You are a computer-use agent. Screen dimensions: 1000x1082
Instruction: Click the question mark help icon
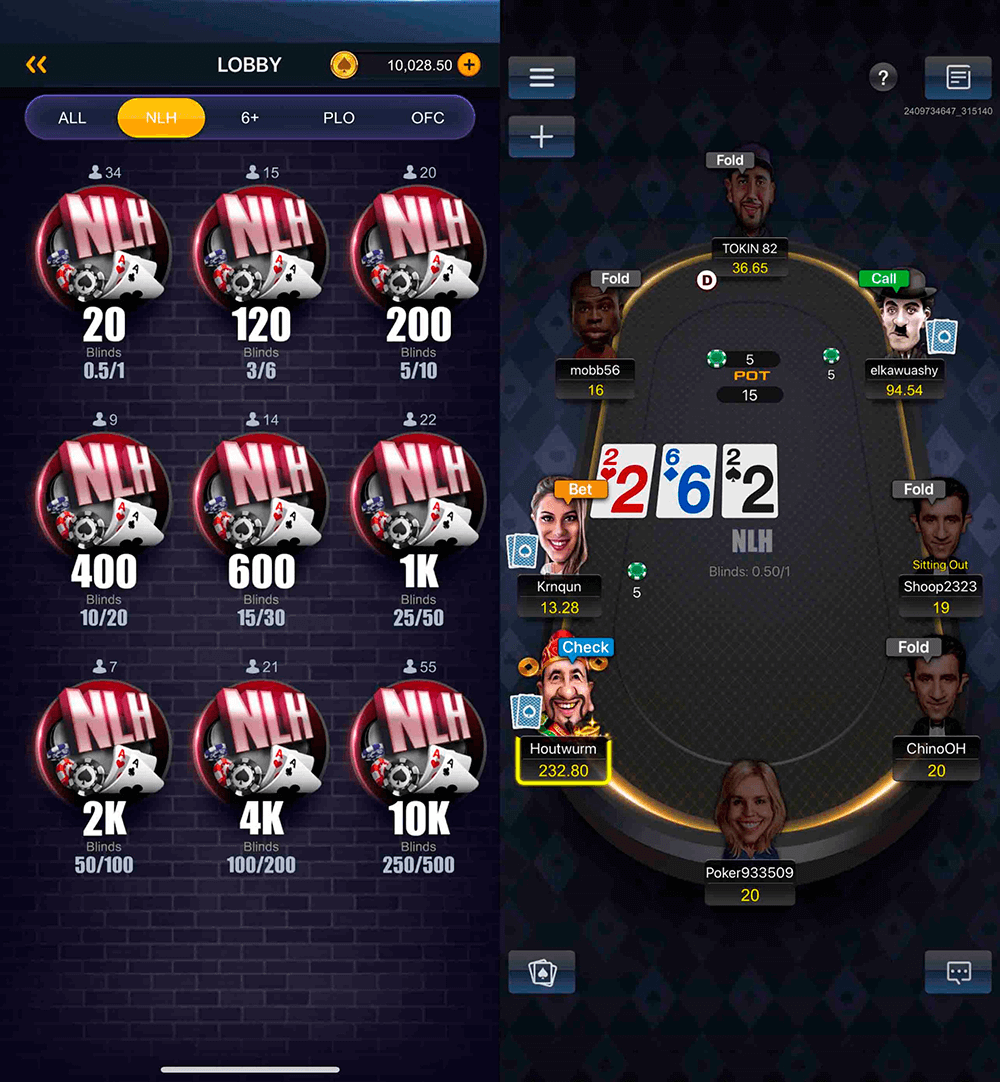click(x=882, y=77)
